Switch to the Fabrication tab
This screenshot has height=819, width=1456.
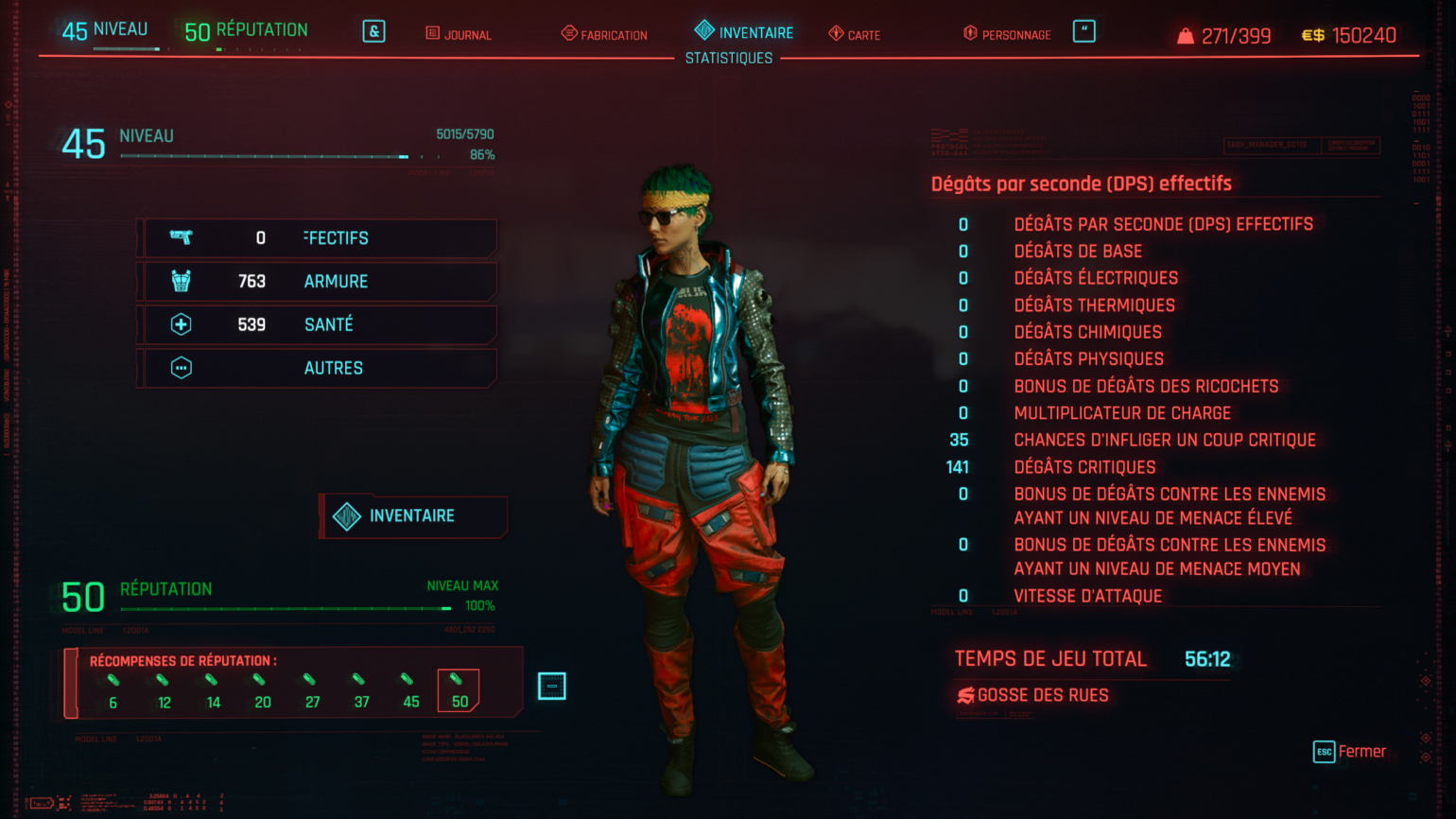pos(604,35)
